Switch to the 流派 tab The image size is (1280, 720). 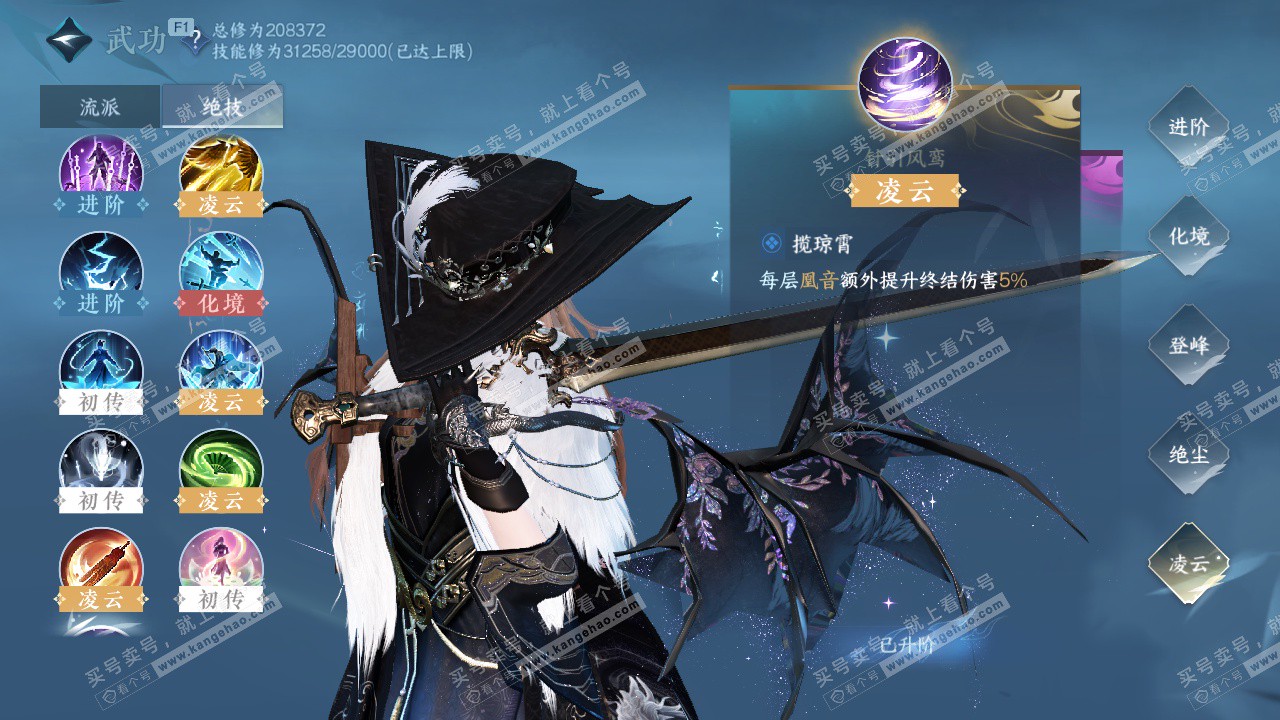pos(99,107)
